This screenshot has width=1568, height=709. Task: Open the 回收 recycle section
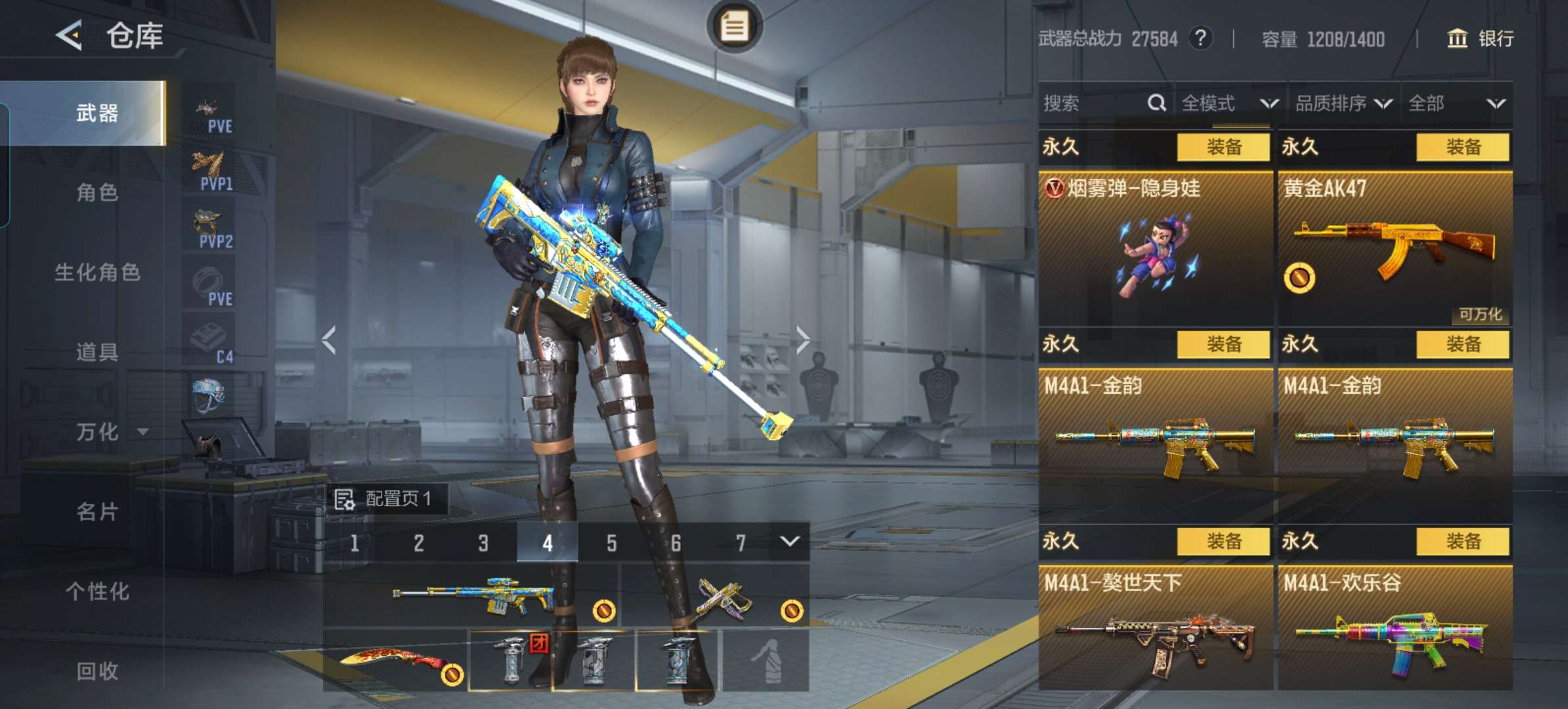pos(97,671)
